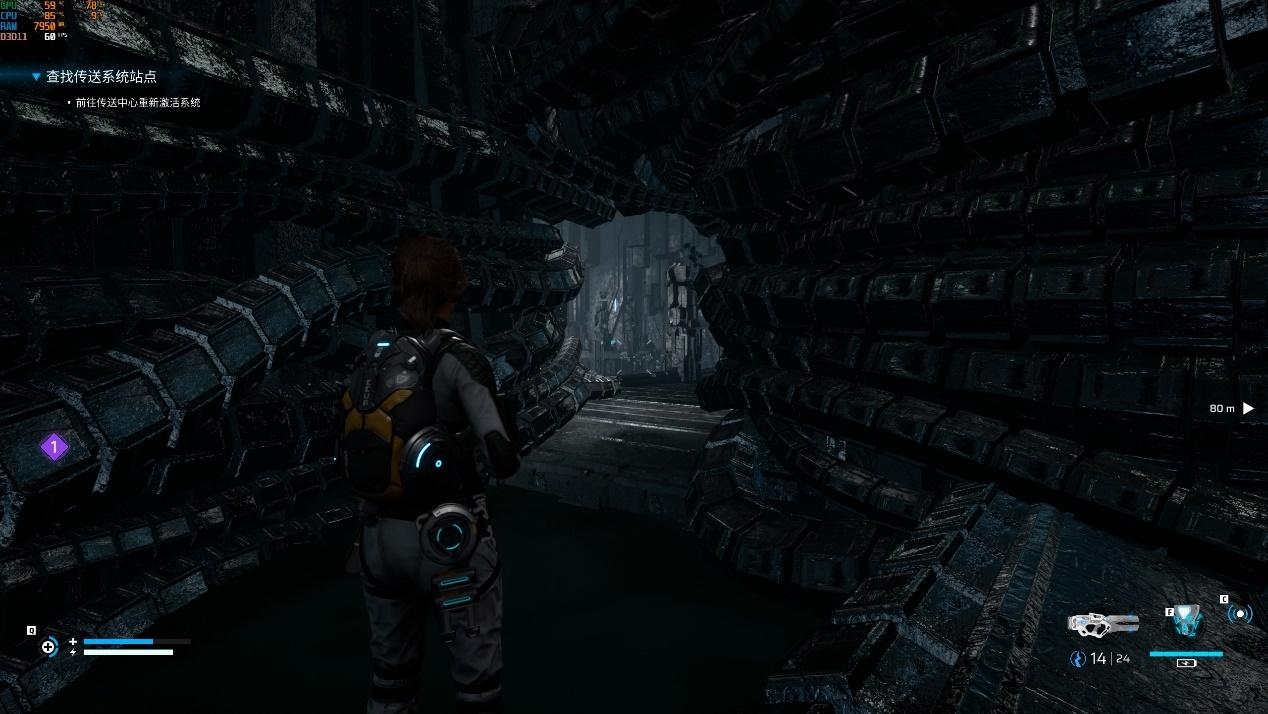Select the purple diamond marker numbered 1
This screenshot has width=1268, height=714.
coord(54,447)
